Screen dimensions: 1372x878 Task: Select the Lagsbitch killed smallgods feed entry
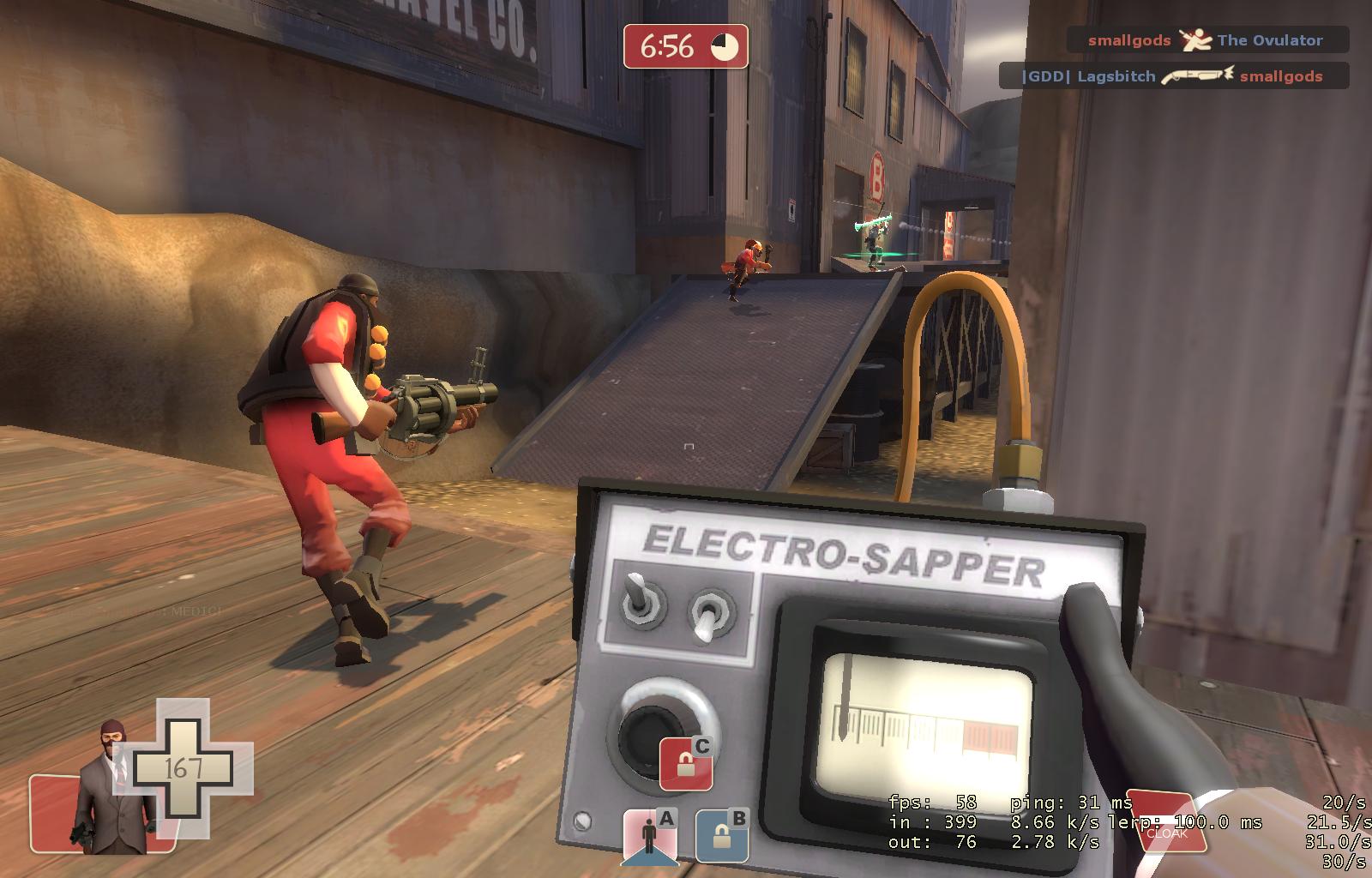coord(1173,76)
